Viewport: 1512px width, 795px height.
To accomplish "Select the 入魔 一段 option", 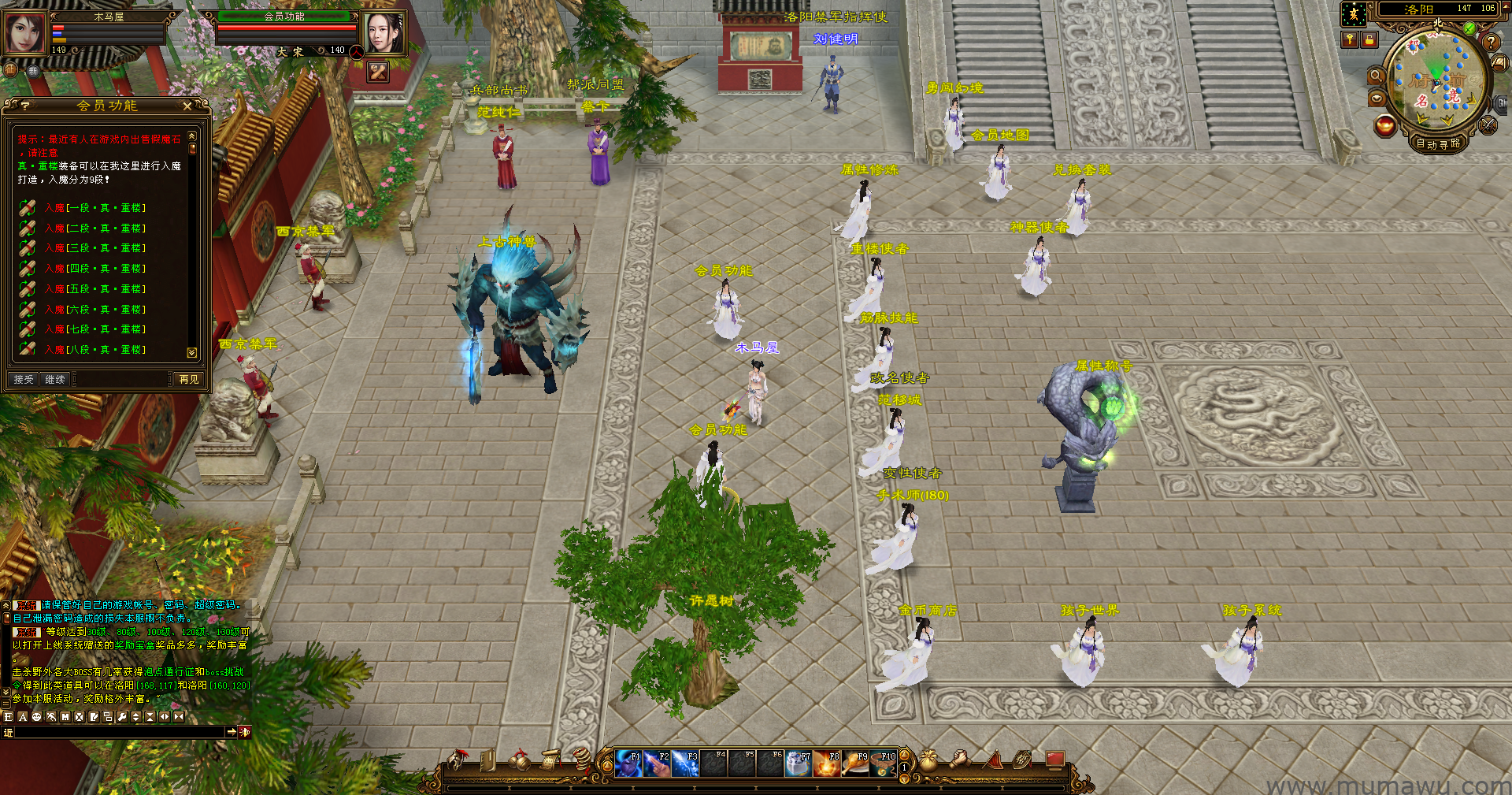I will [x=95, y=208].
